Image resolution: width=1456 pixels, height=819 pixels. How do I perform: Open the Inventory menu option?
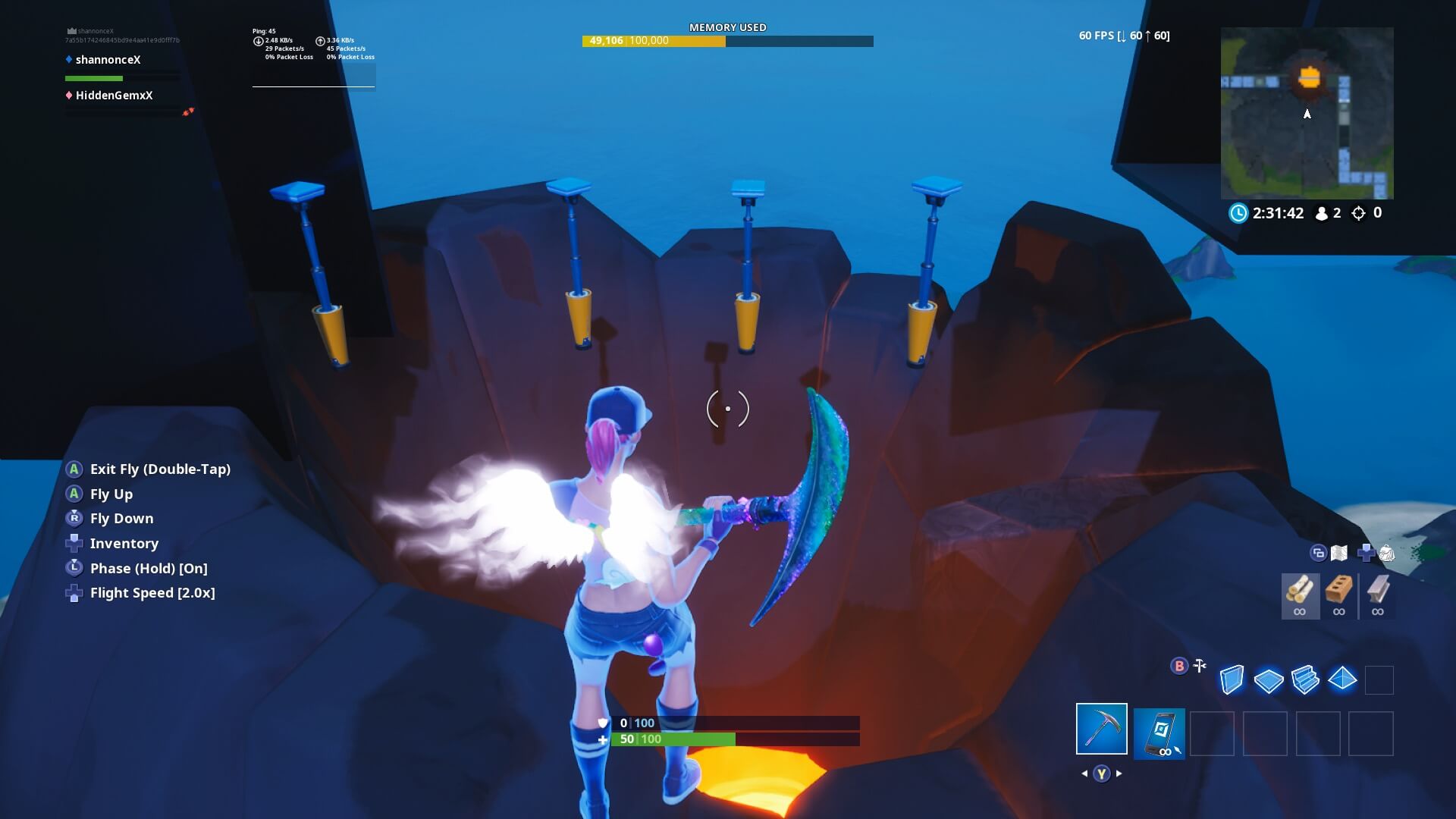click(x=124, y=543)
